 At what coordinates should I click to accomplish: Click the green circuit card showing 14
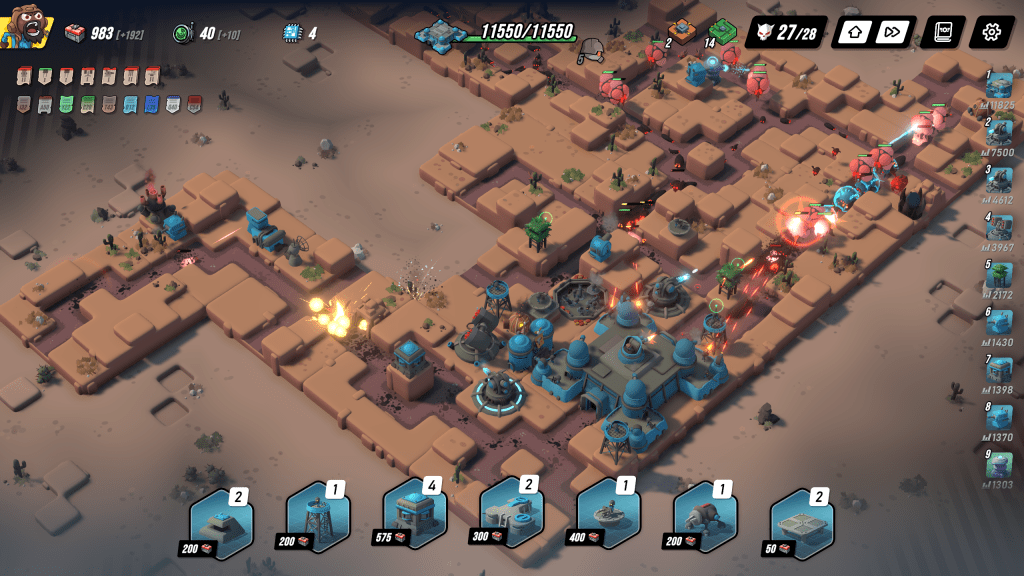(723, 31)
